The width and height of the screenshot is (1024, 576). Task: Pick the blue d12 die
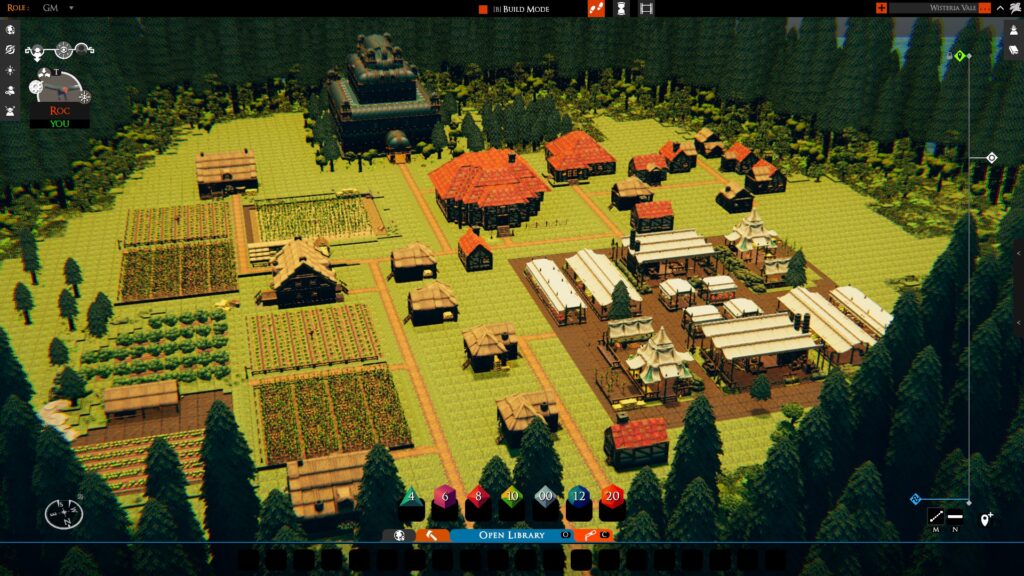(x=579, y=497)
